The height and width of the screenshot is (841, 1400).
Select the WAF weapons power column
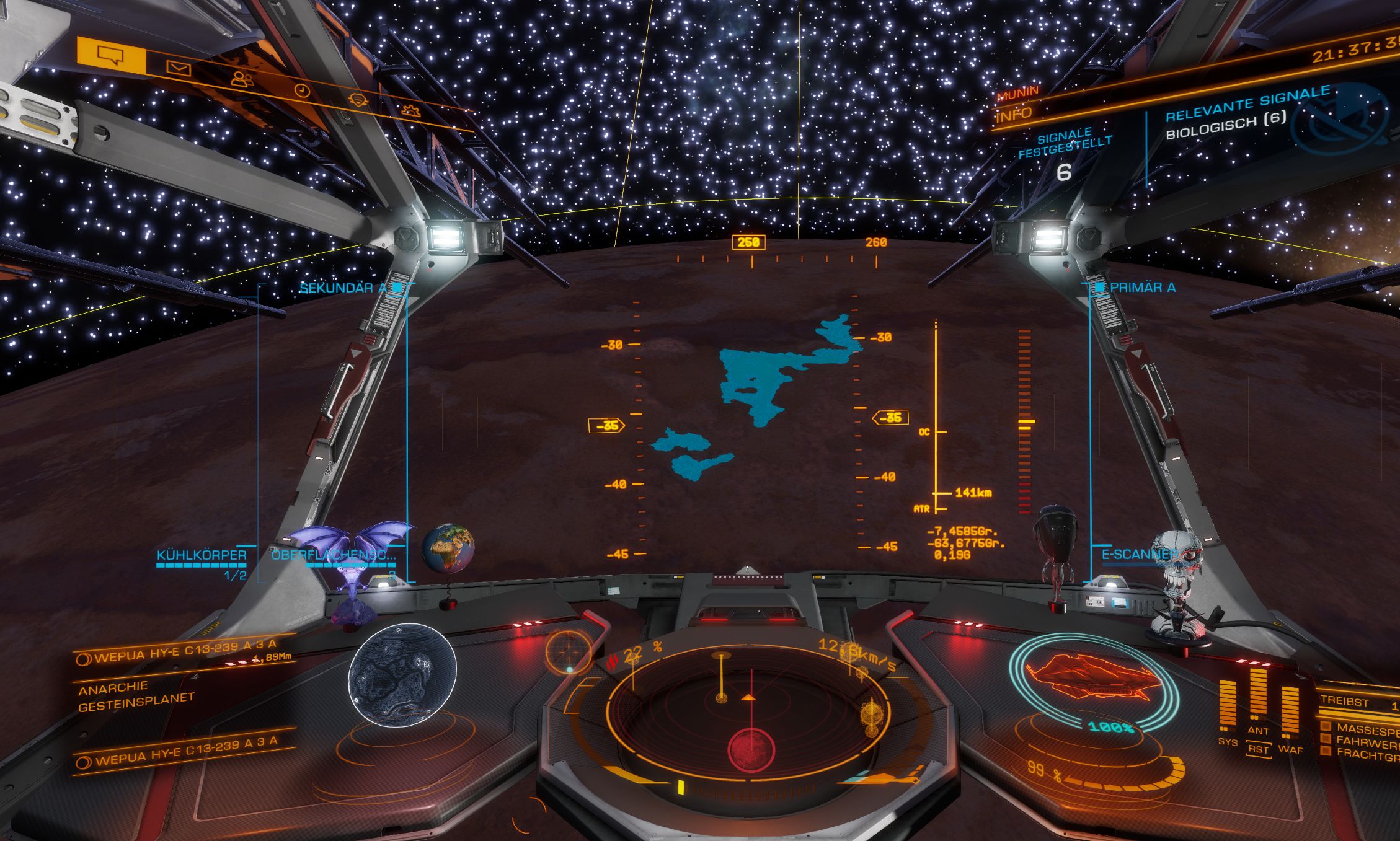point(1290,713)
